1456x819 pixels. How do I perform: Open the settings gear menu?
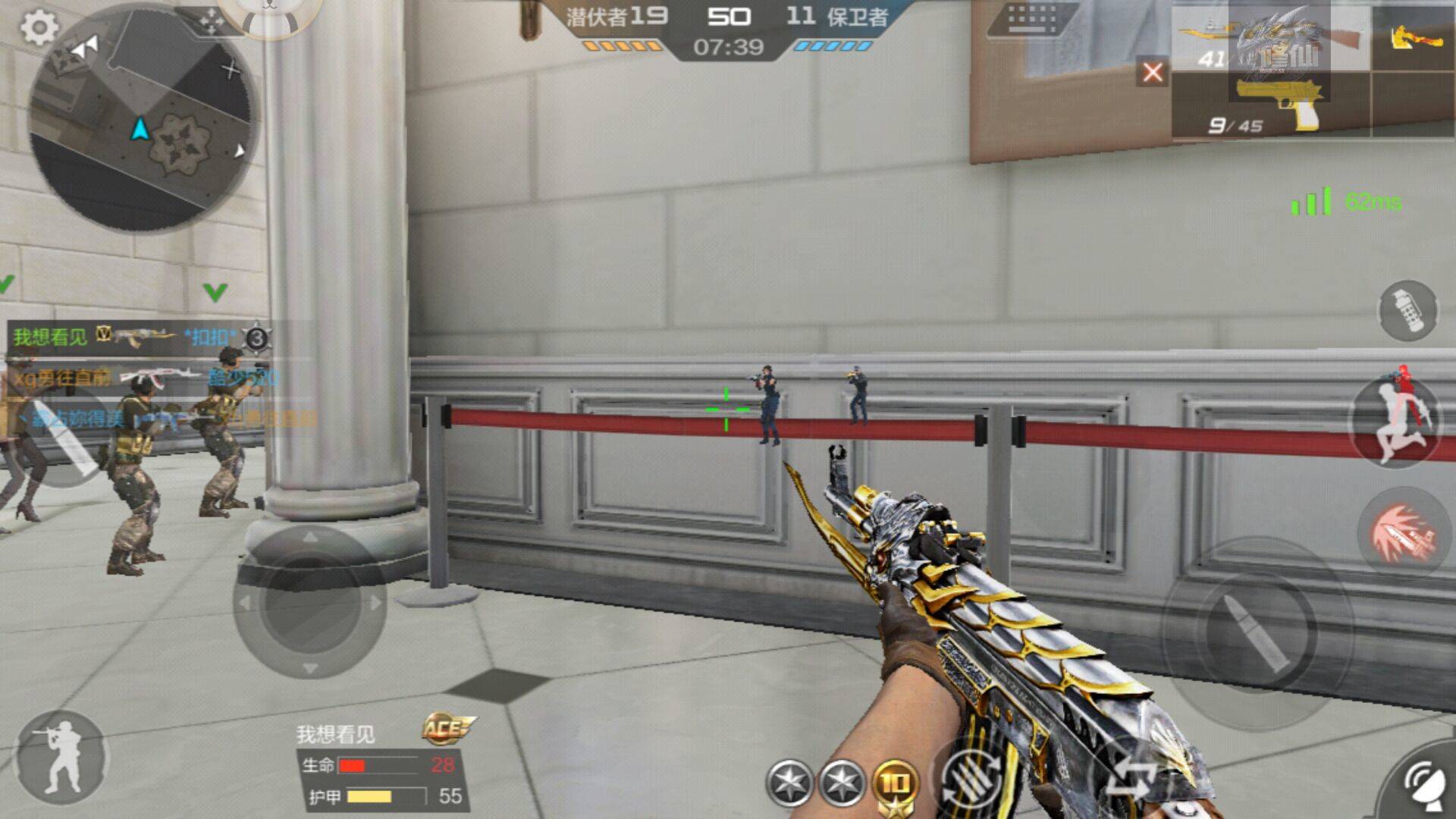[x=39, y=28]
